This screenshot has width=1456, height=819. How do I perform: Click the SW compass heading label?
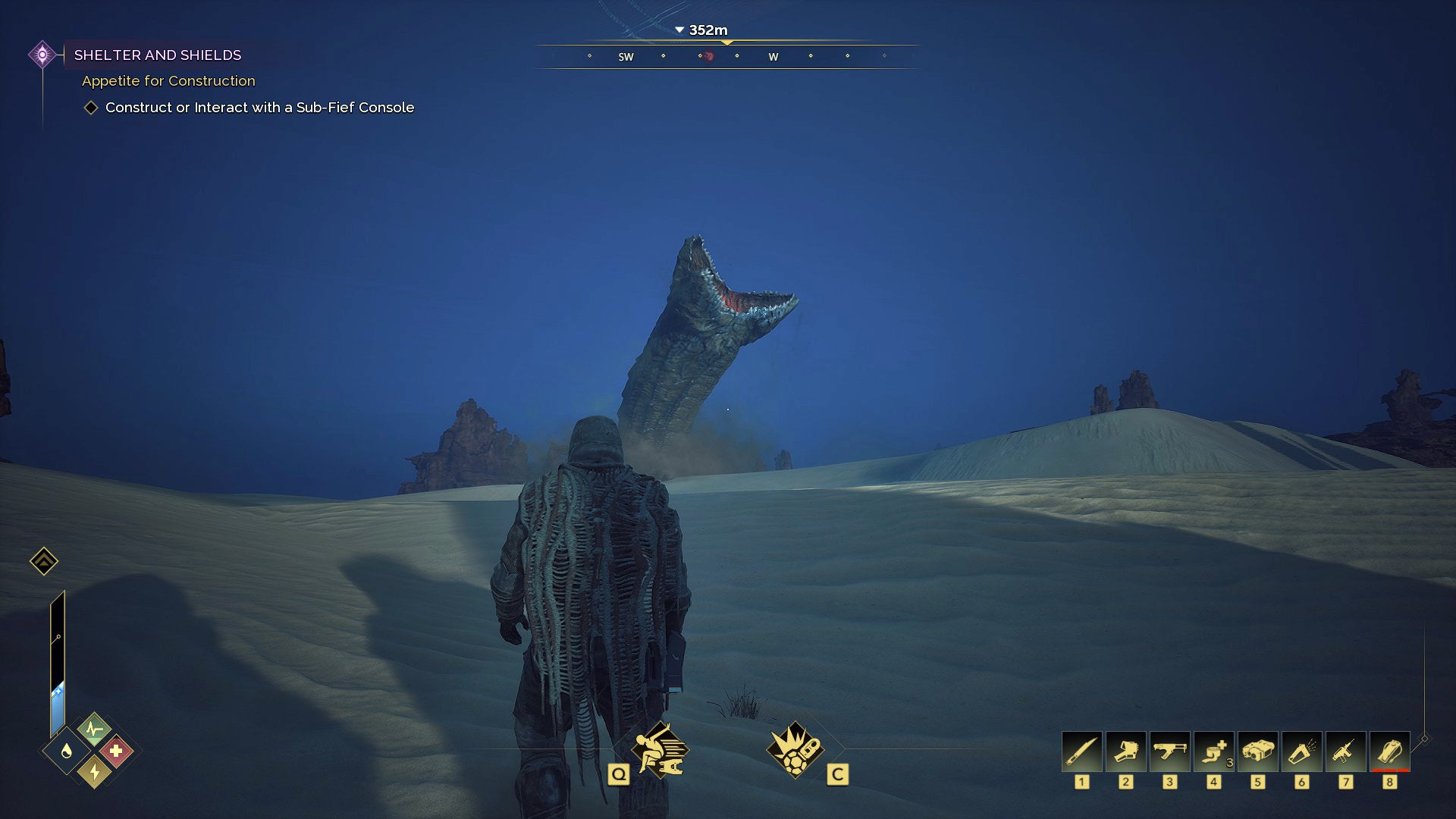click(x=625, y=55)
